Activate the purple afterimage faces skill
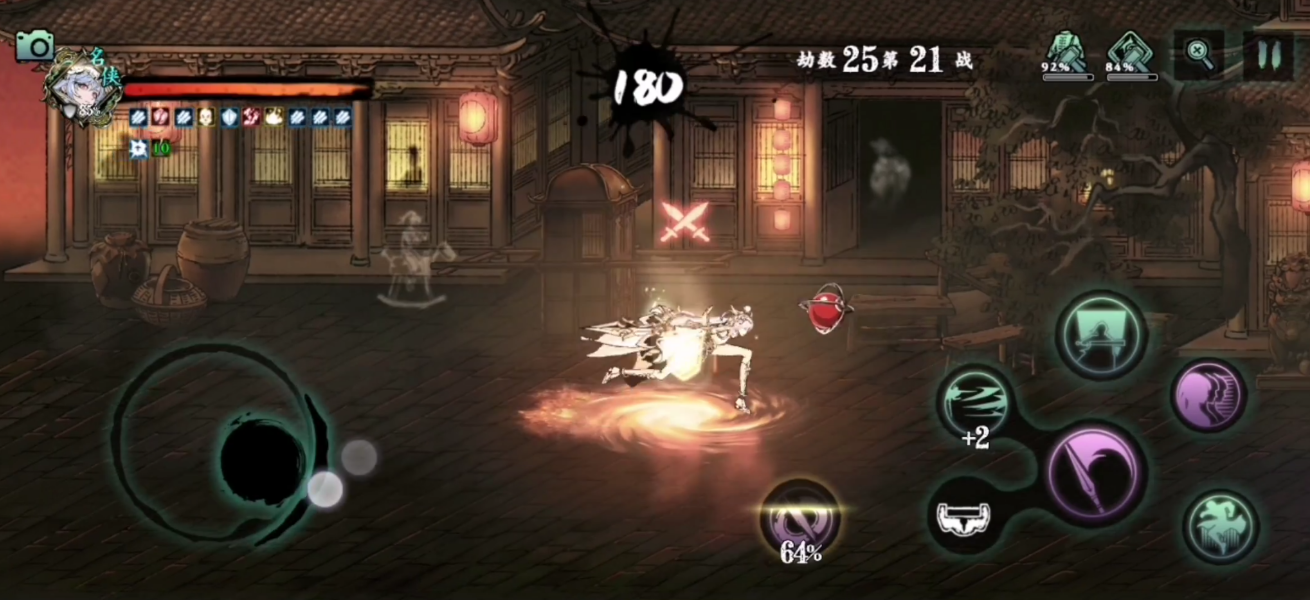Image resolution: width=1310 pixels, height=600 pixels. (x=1209, y=395)
